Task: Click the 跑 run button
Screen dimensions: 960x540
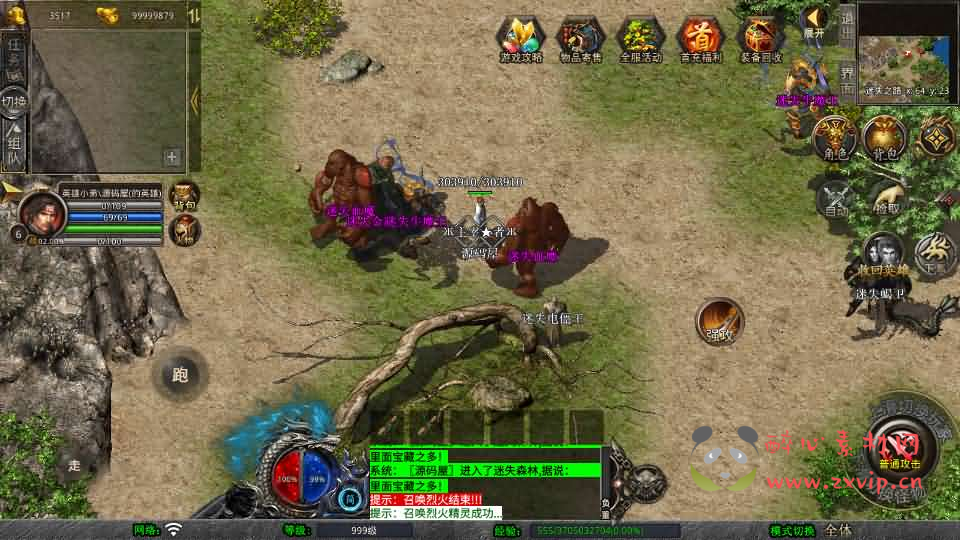Action: (180, 375)
